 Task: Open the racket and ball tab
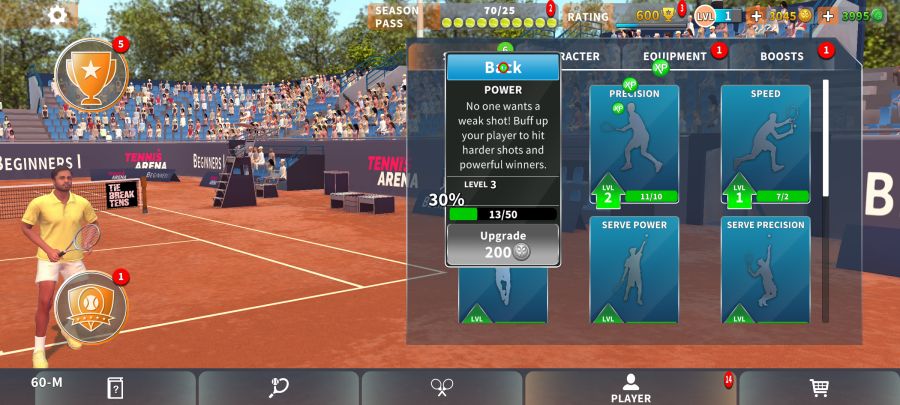[x=279, y=388]
